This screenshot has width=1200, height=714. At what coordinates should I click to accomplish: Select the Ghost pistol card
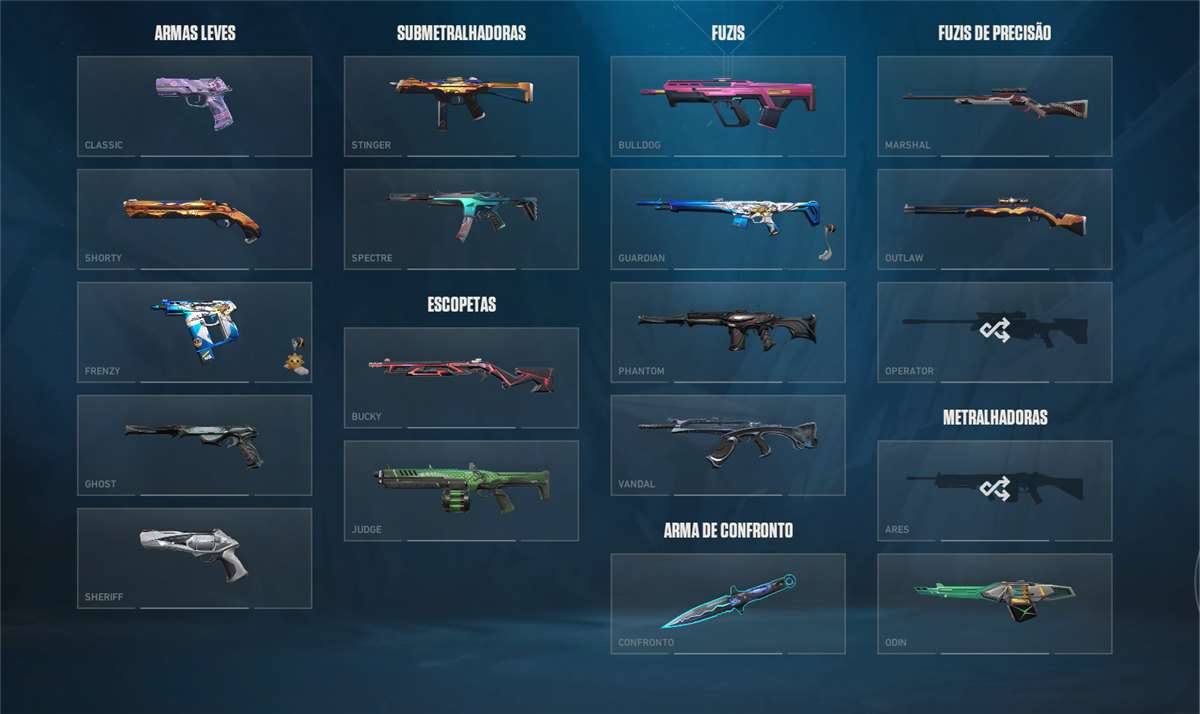click(x=194, y=445)
